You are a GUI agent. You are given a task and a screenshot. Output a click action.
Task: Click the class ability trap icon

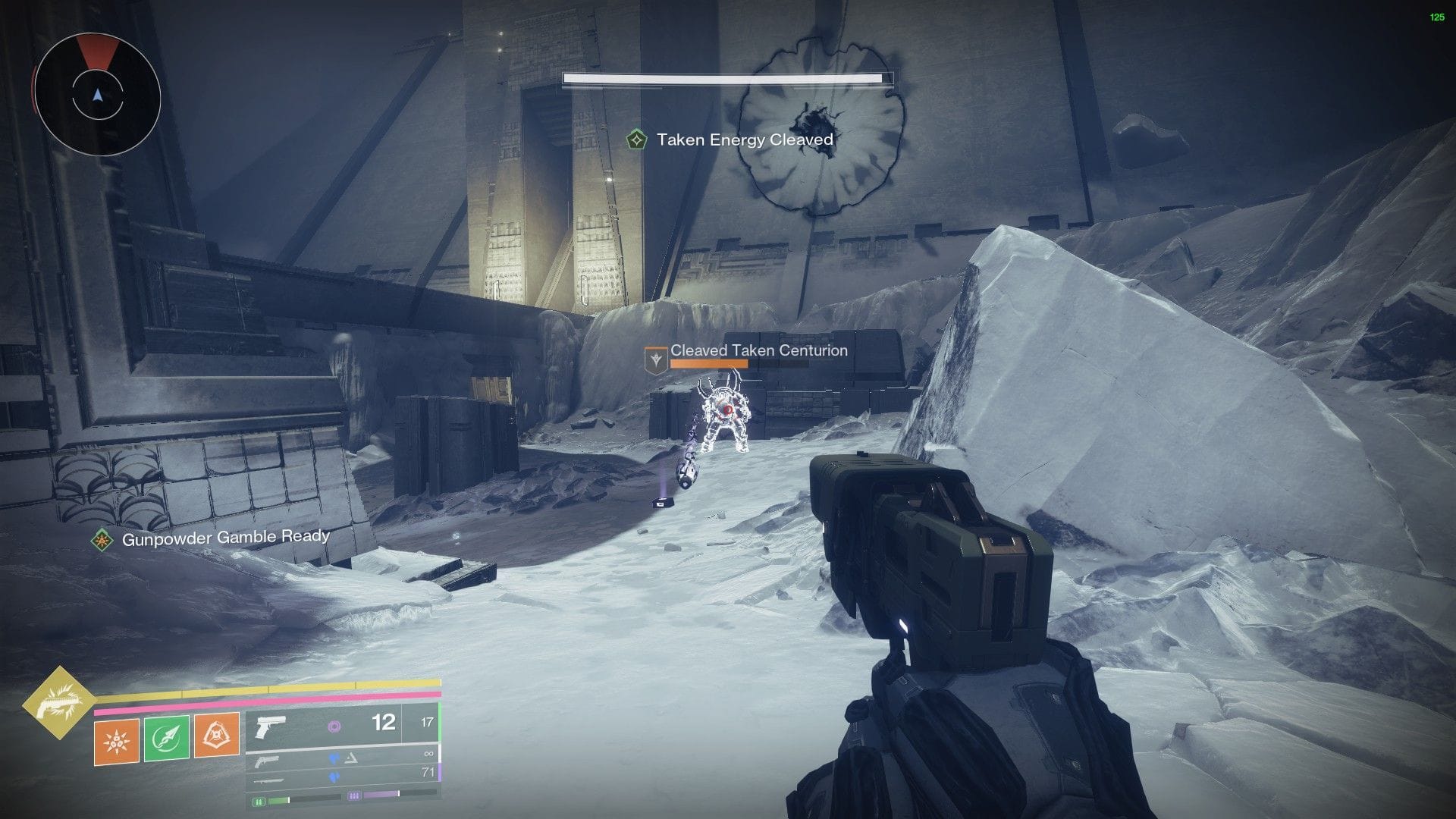tap(215, 734)
